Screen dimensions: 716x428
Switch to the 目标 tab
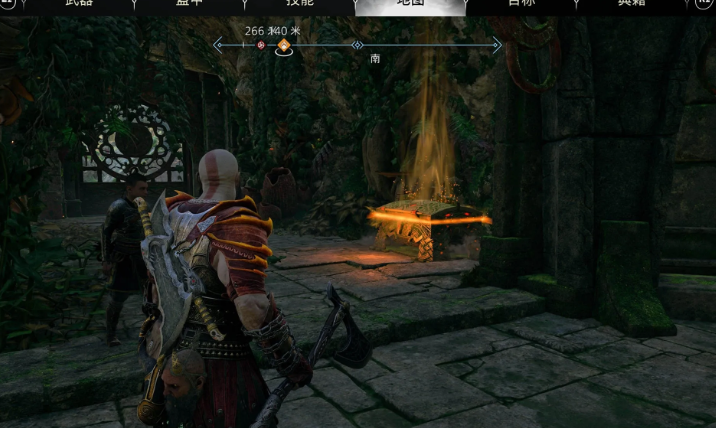click(x=521, y=4)
